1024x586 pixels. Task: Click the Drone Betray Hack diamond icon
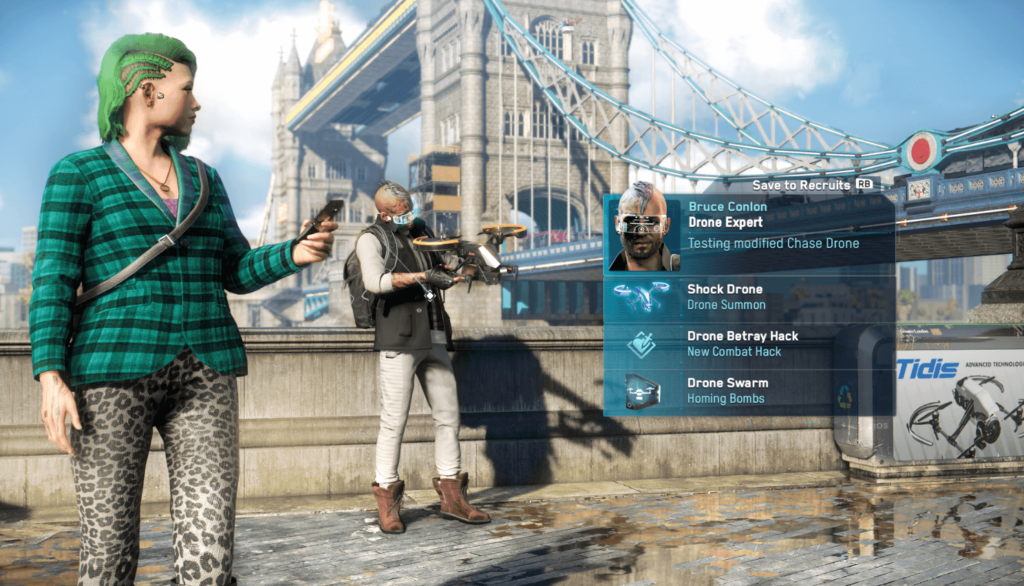(x=642, y=344)
